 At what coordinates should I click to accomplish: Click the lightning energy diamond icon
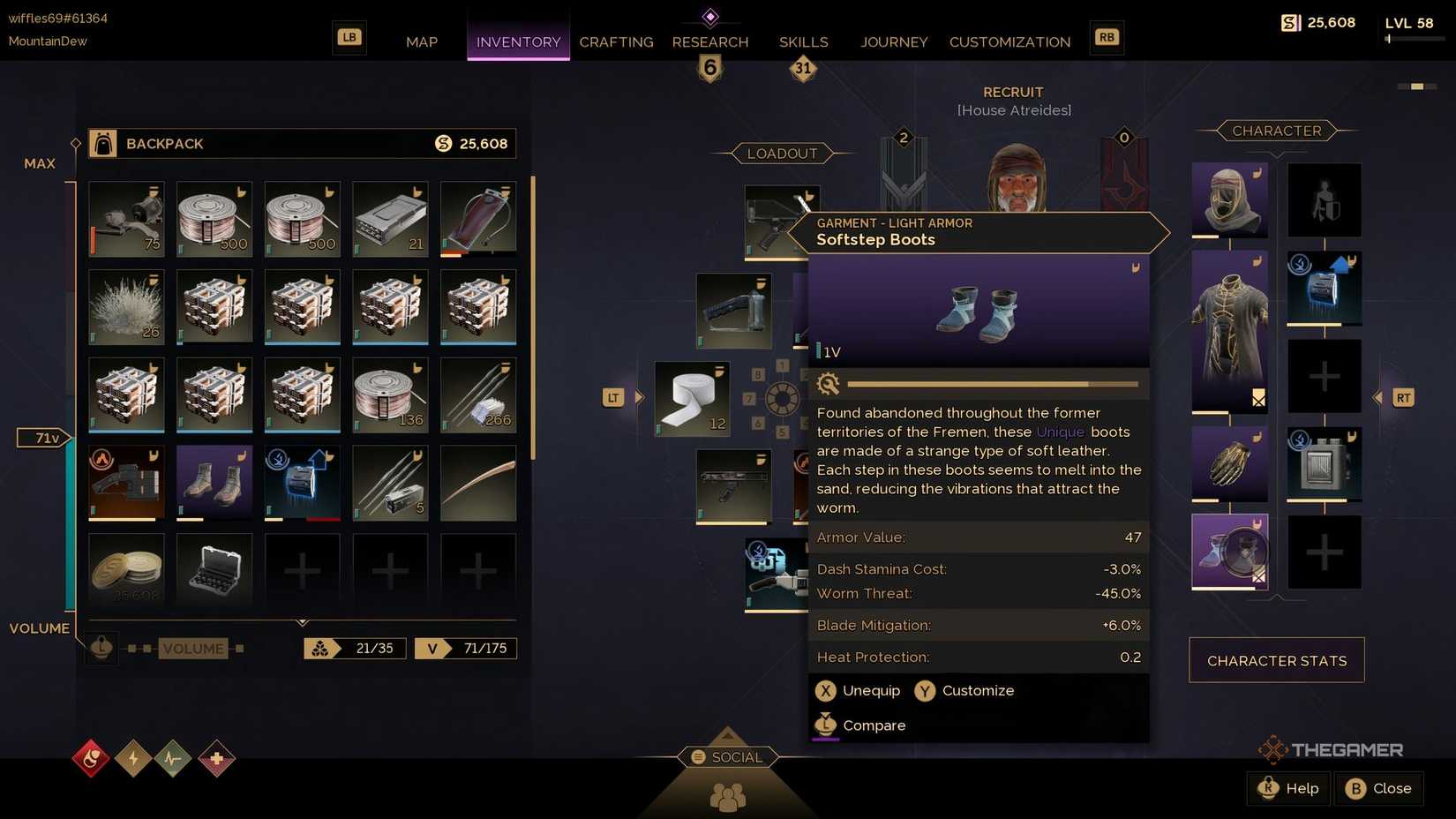point(132,758)
